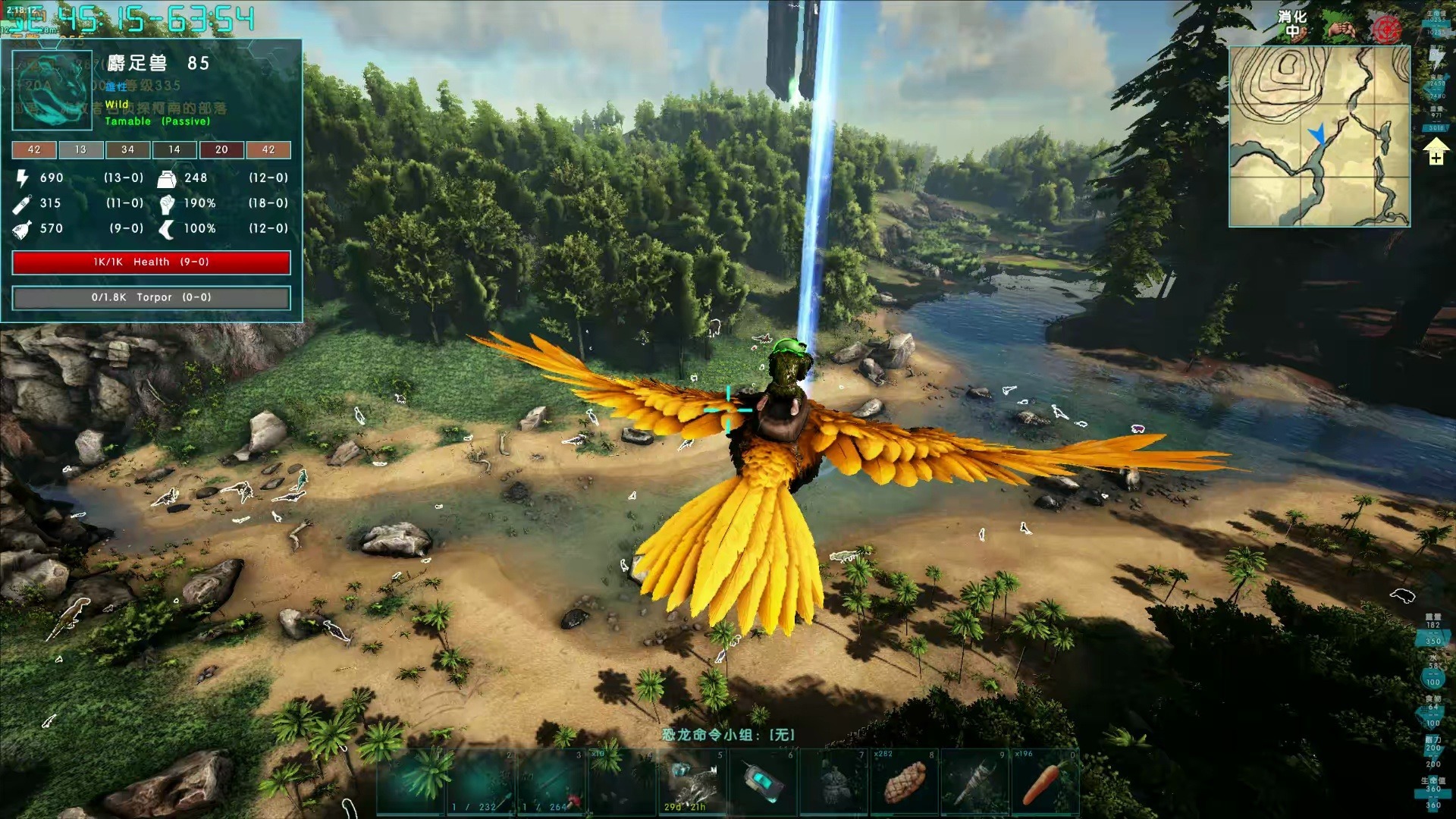Click the 消化中 digestion status icon

1292,24
